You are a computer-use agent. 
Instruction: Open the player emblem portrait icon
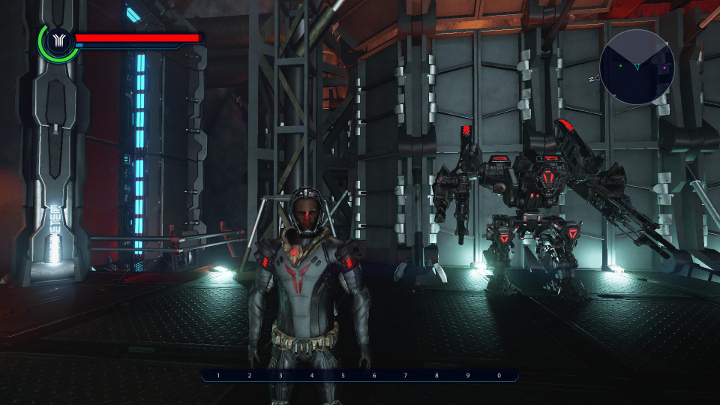pos(57,41)
